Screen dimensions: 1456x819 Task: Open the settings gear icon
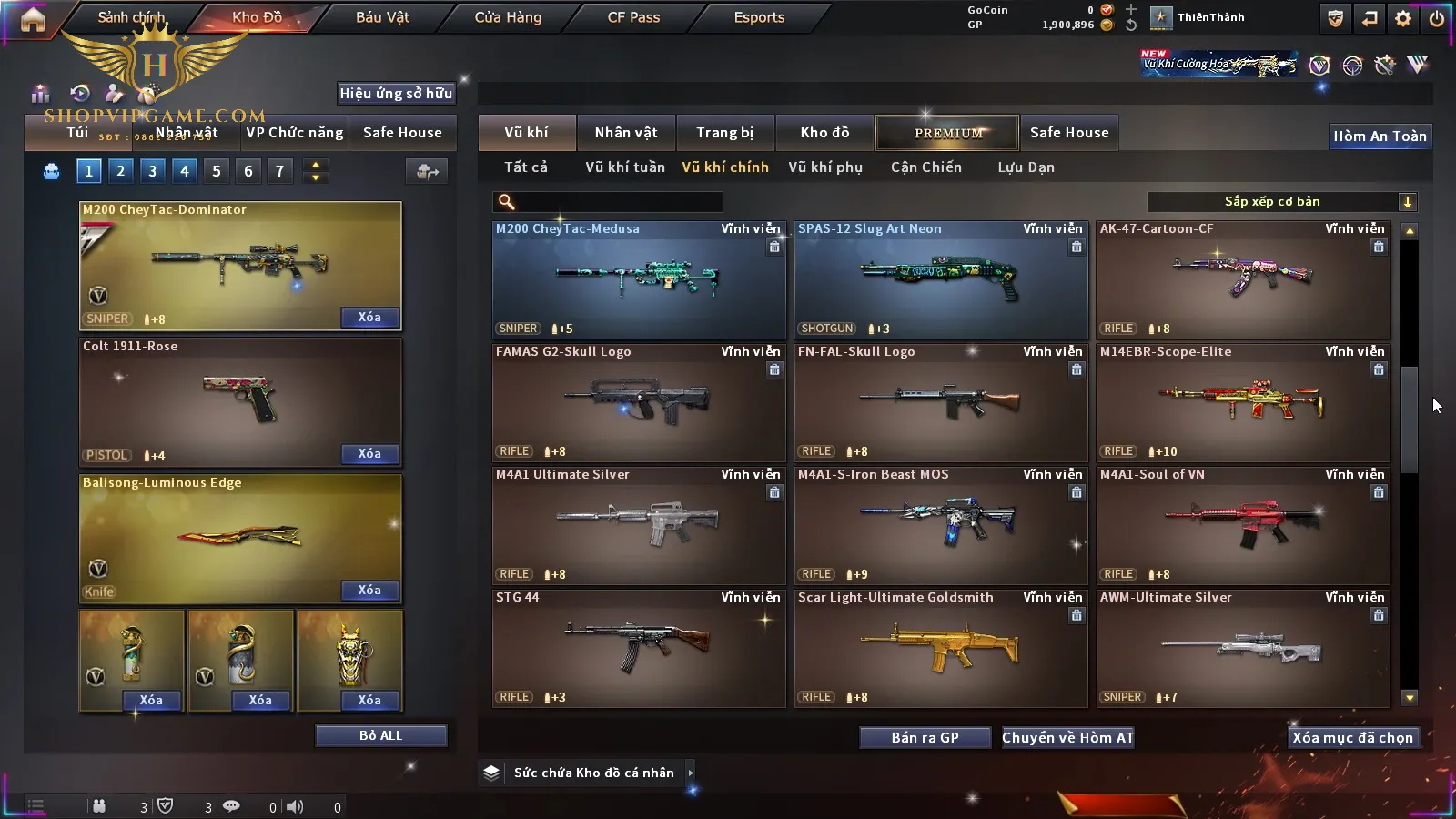[x=1403, y=18]
